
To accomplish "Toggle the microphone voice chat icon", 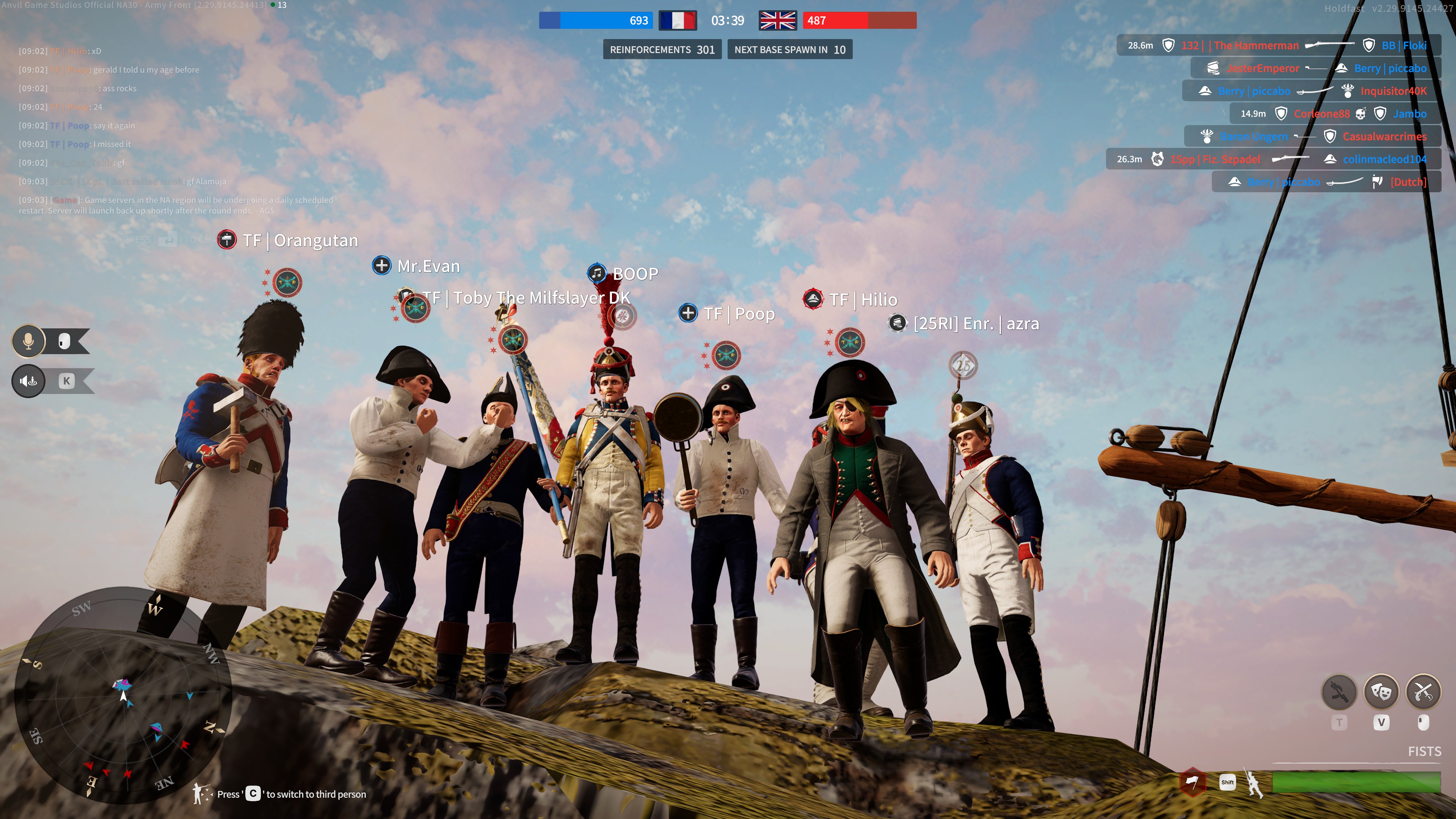I will 28,341.
